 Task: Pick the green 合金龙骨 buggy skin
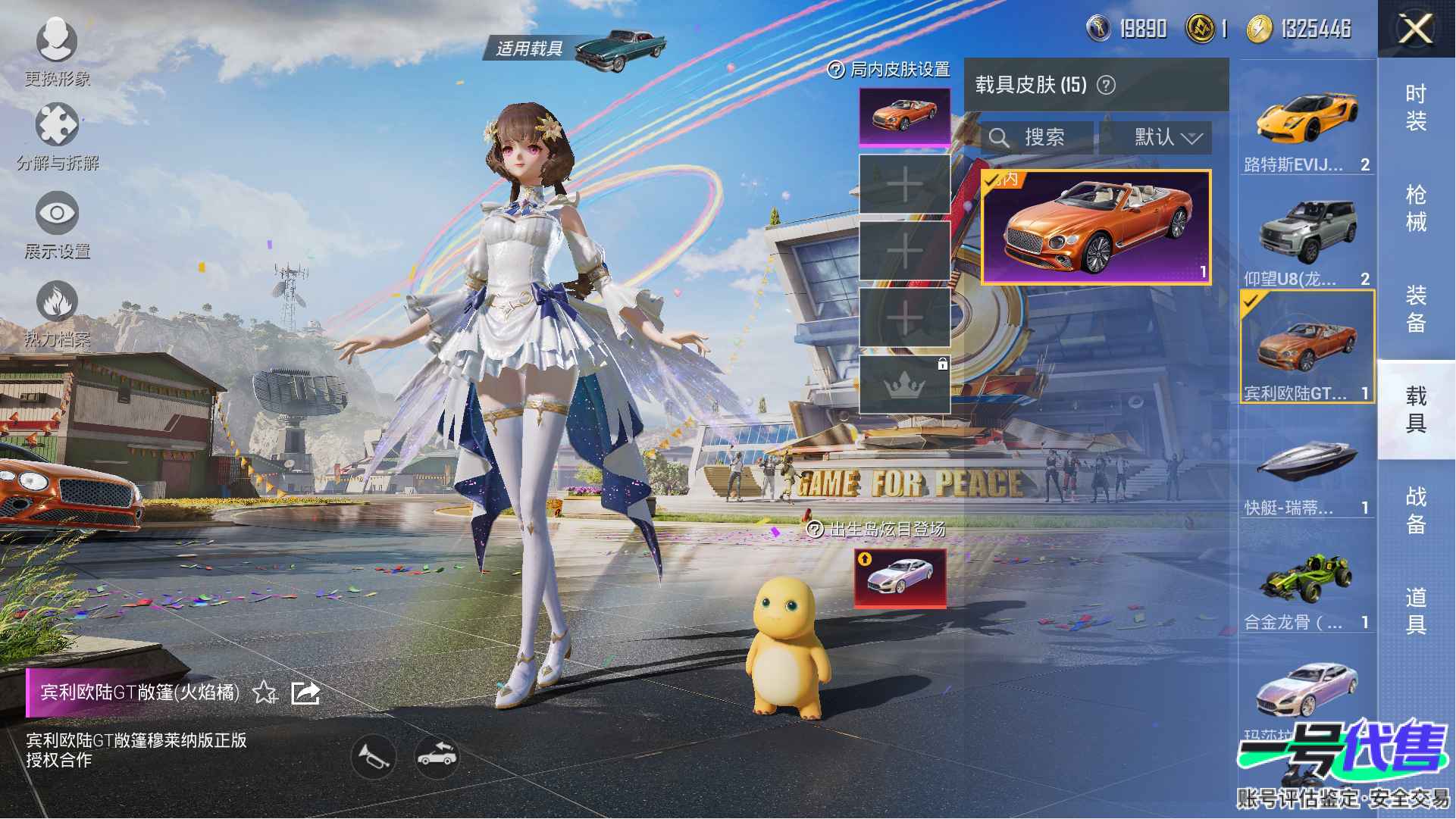coord(1307,585)
